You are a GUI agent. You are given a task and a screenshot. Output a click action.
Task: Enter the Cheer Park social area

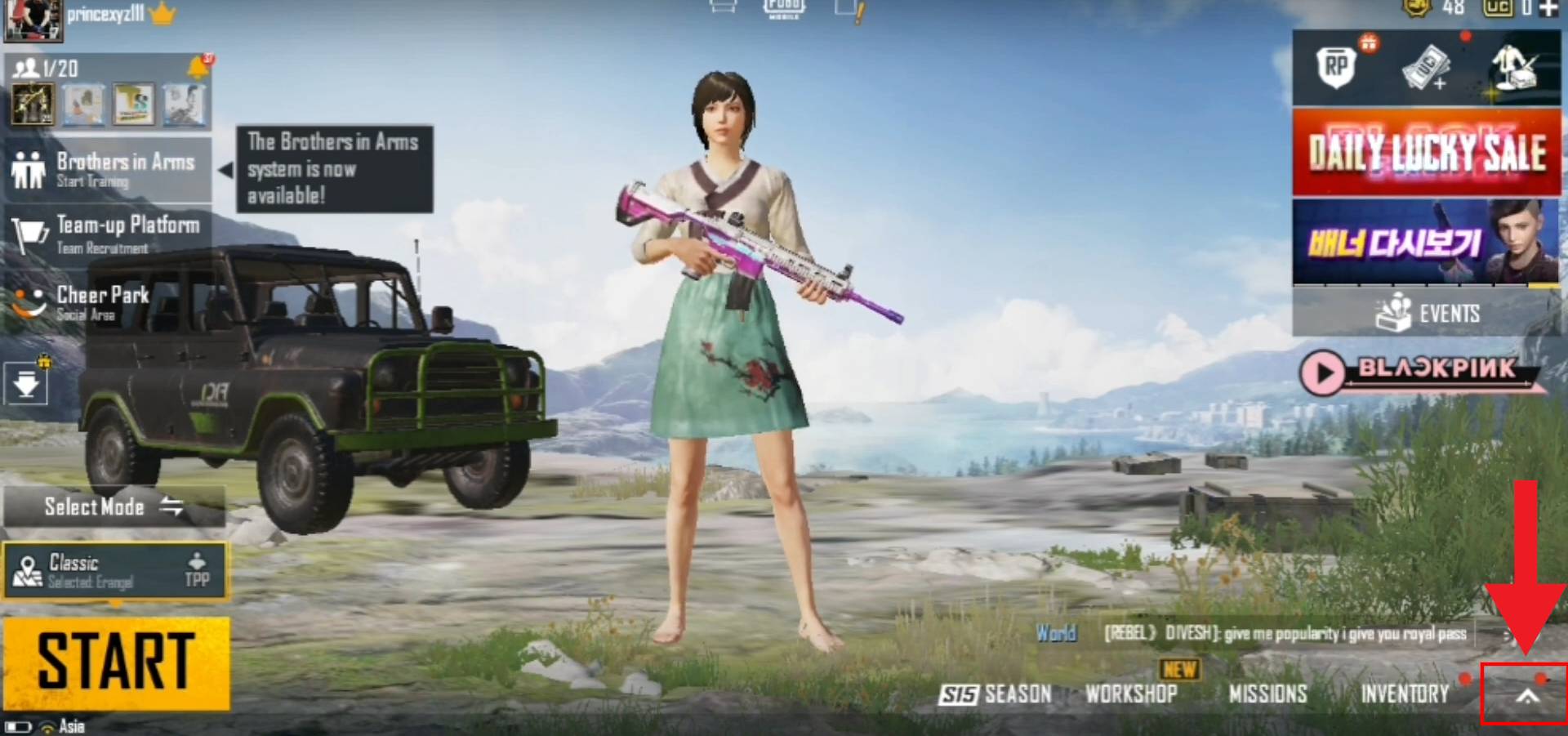tap(90, 302)
